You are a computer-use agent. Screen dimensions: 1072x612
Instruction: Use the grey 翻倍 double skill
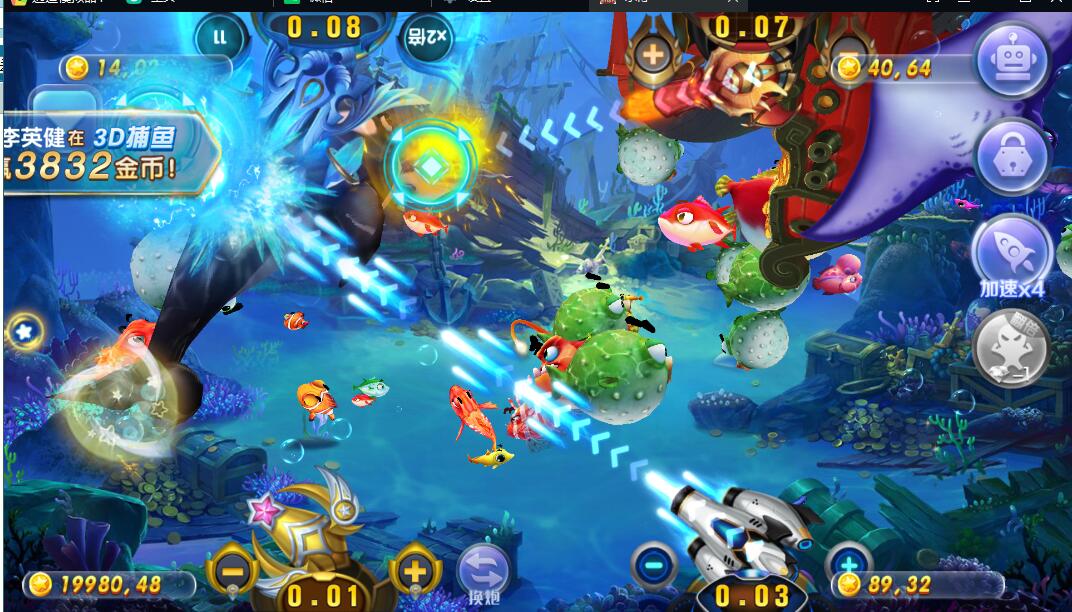click(1011, 347)
